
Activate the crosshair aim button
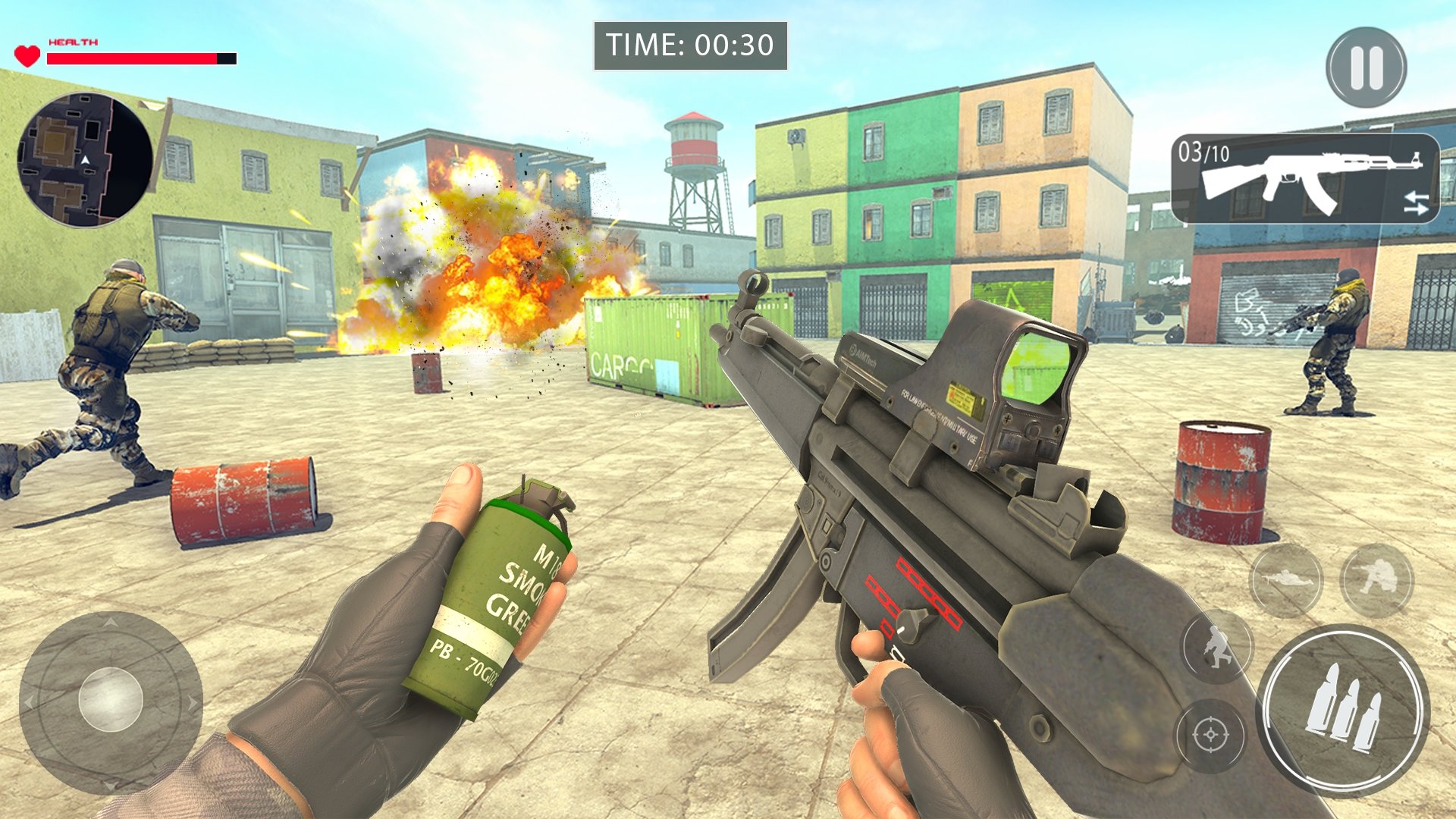coord(1210,735)
